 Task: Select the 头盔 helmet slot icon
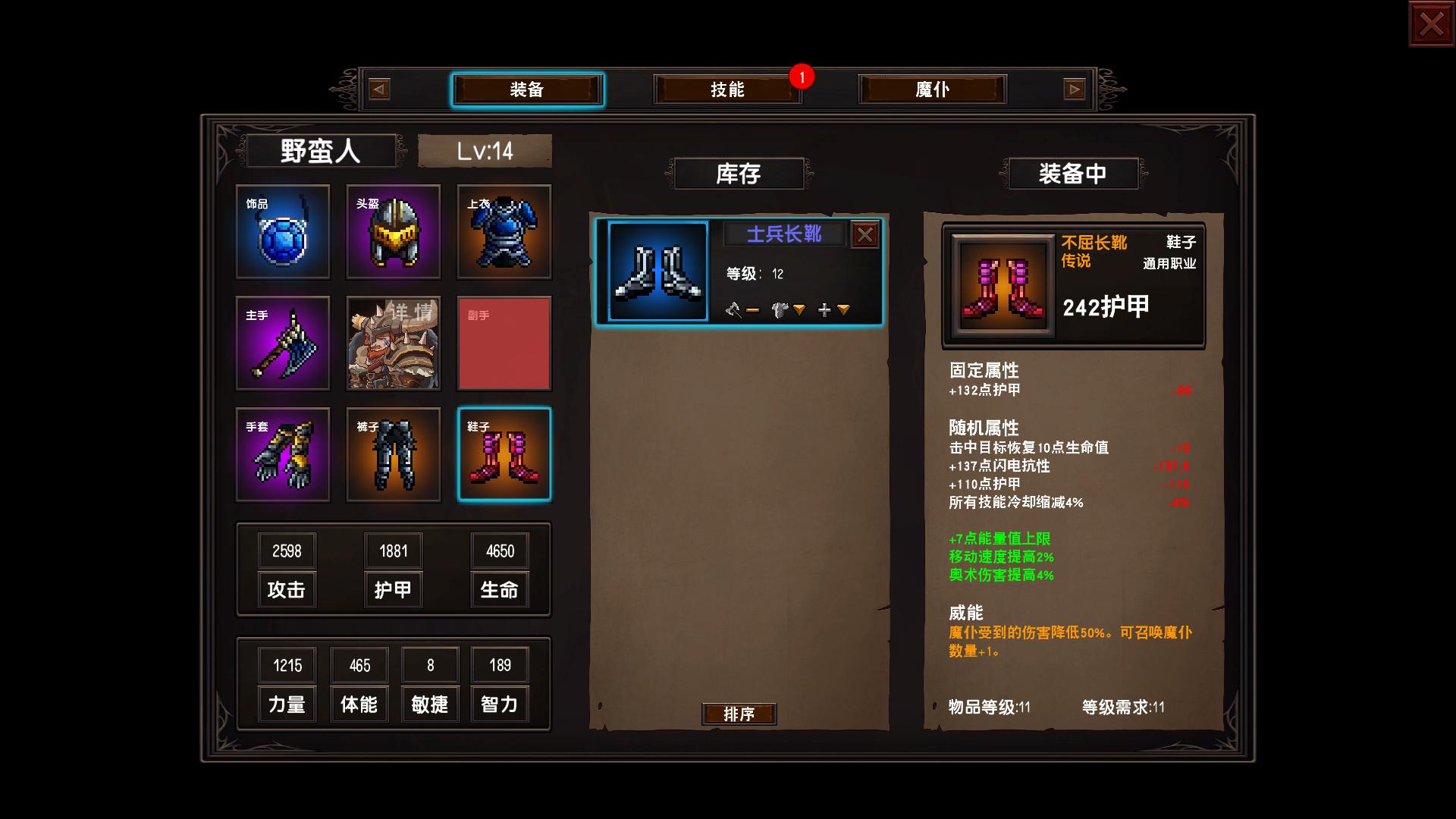(x=393, y=233)
